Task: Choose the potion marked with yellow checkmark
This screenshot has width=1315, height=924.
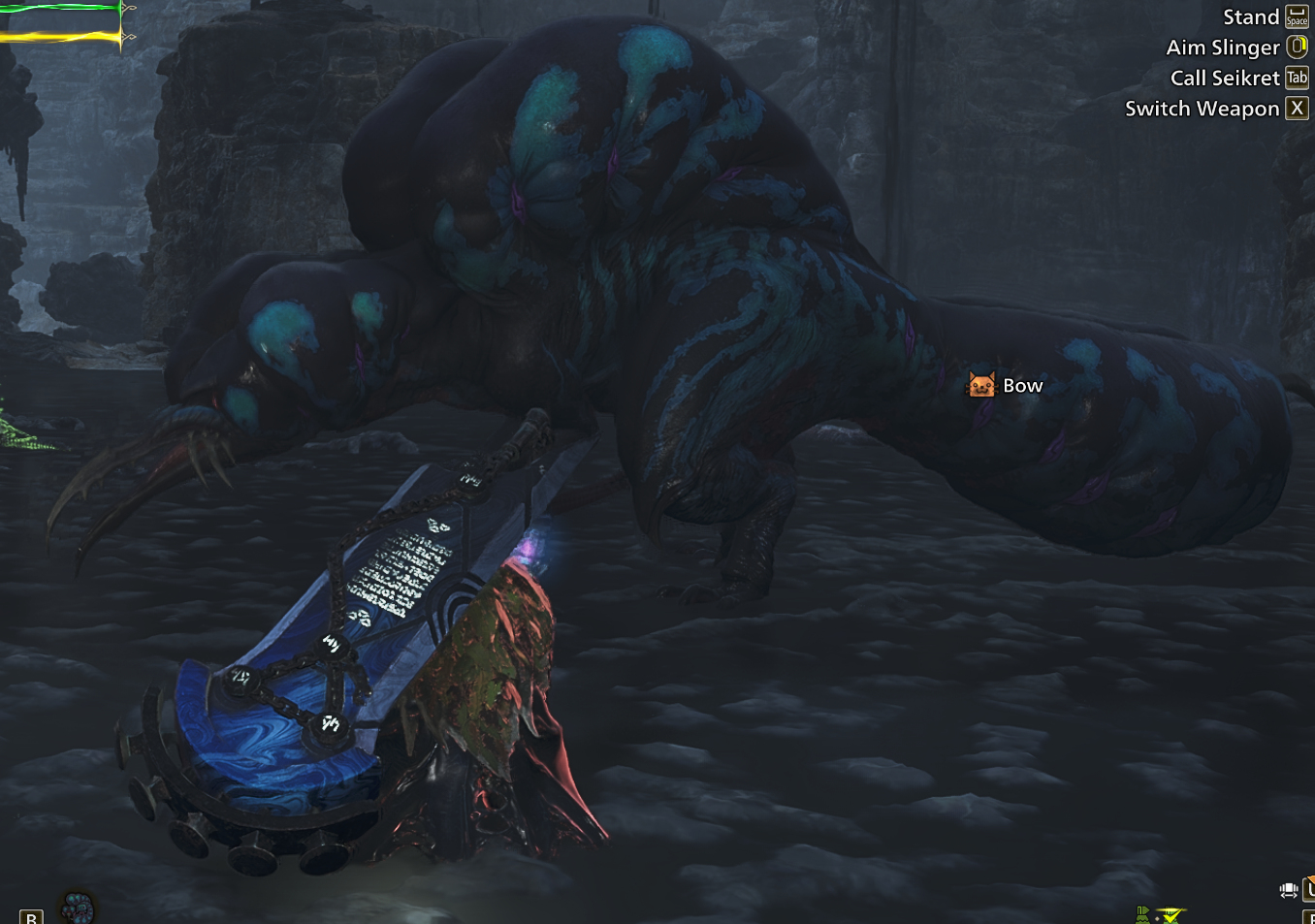Action: point(1171,914)
